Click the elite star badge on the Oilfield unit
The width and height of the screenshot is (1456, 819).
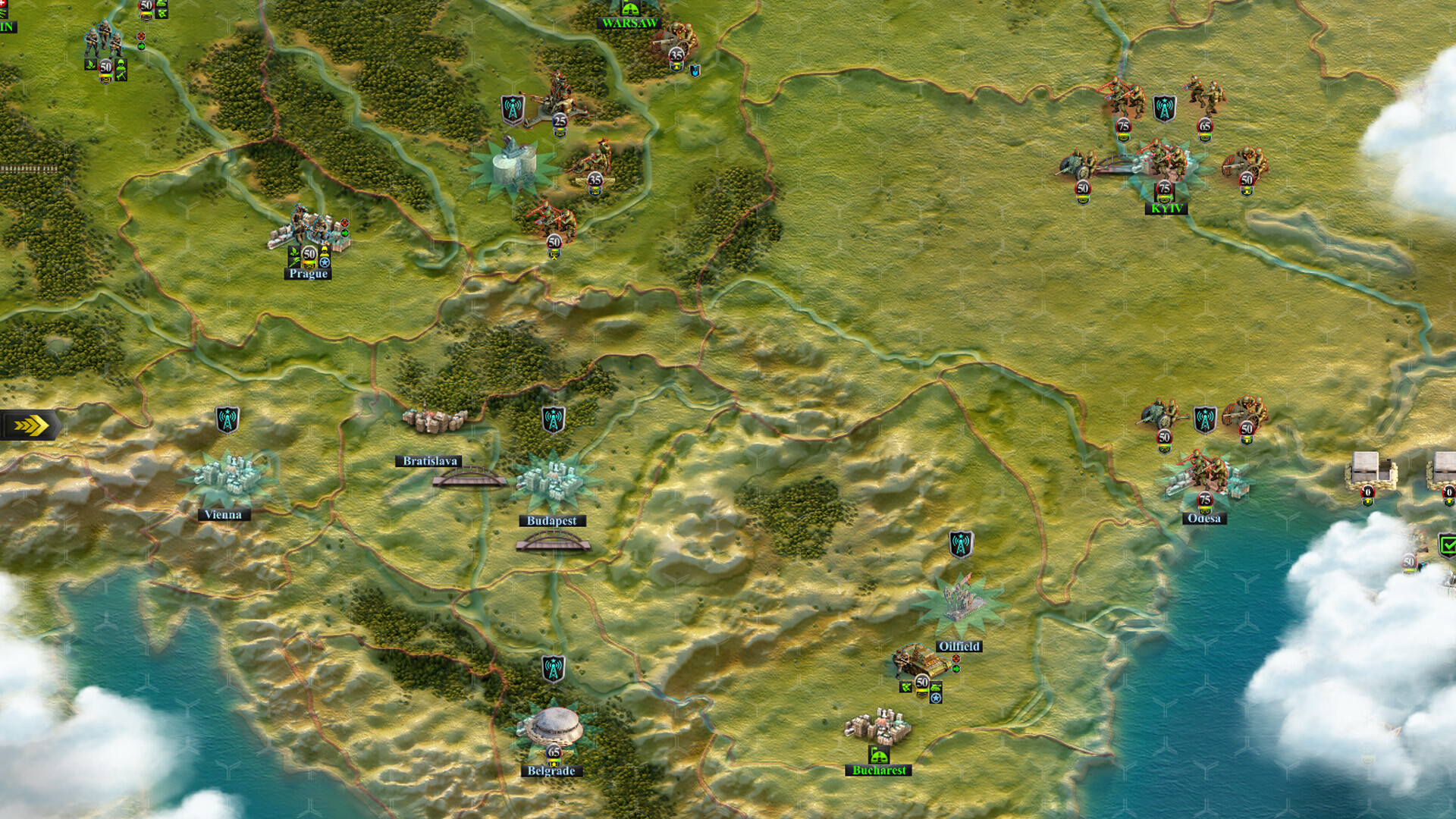(x=935, y=698)
